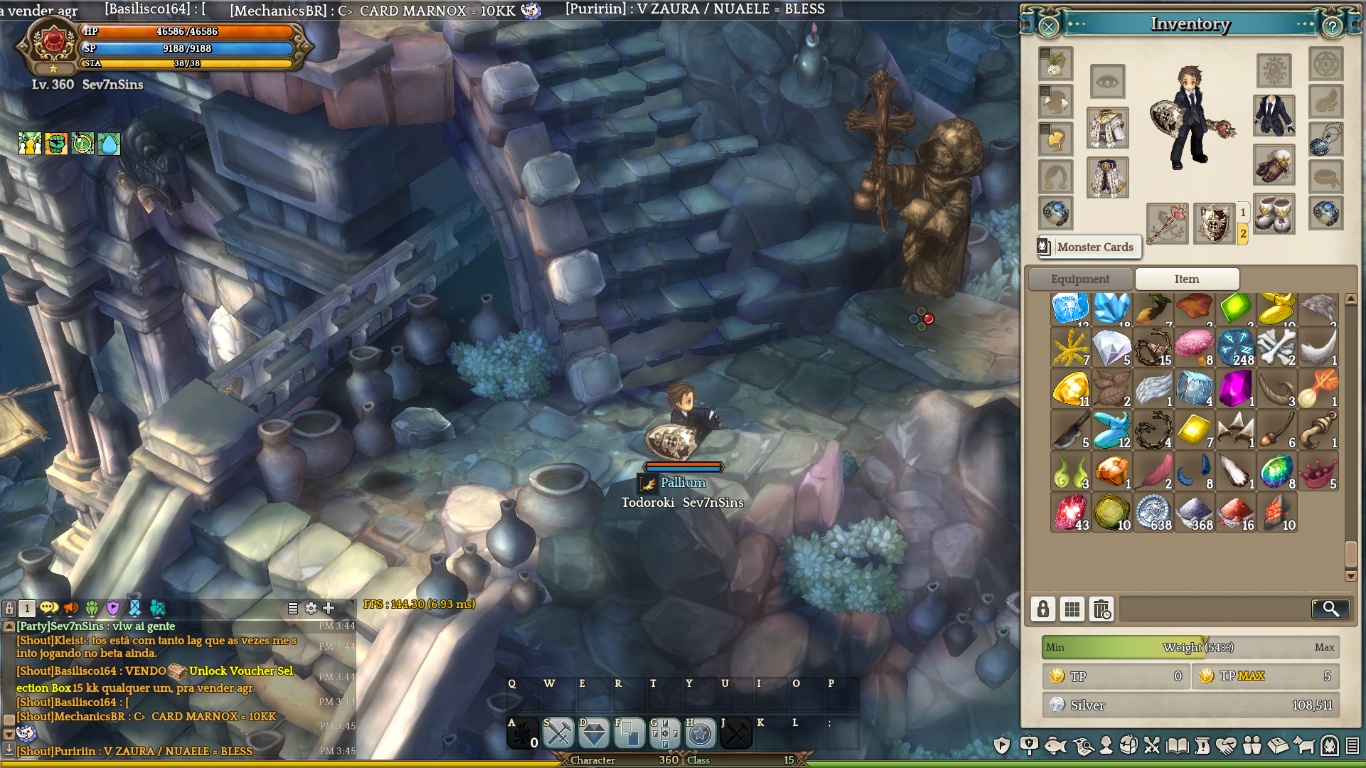Select the brown gloves equipment slot
Screen dimensions: 1366x768
tap(1273, 165)
